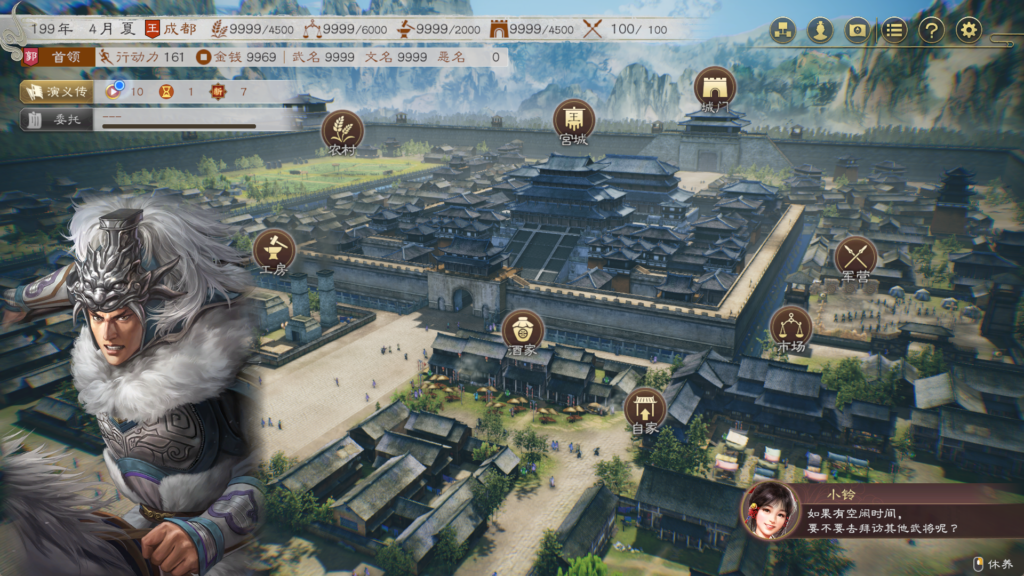Open the 军营 barracks
This screenshot has height=576, width=1024.
click(x=855, y=256)
